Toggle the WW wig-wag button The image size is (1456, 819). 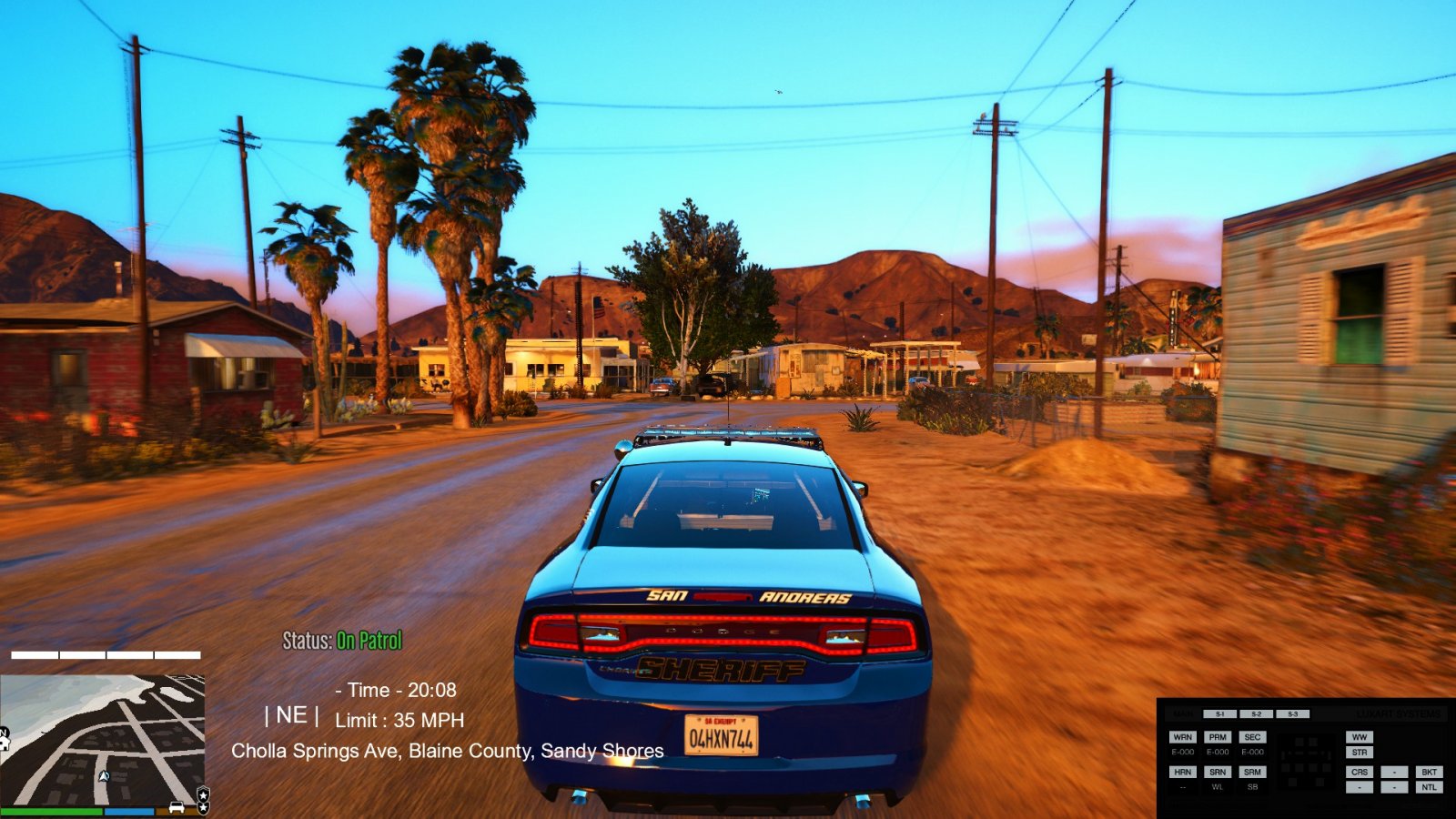1360,737
